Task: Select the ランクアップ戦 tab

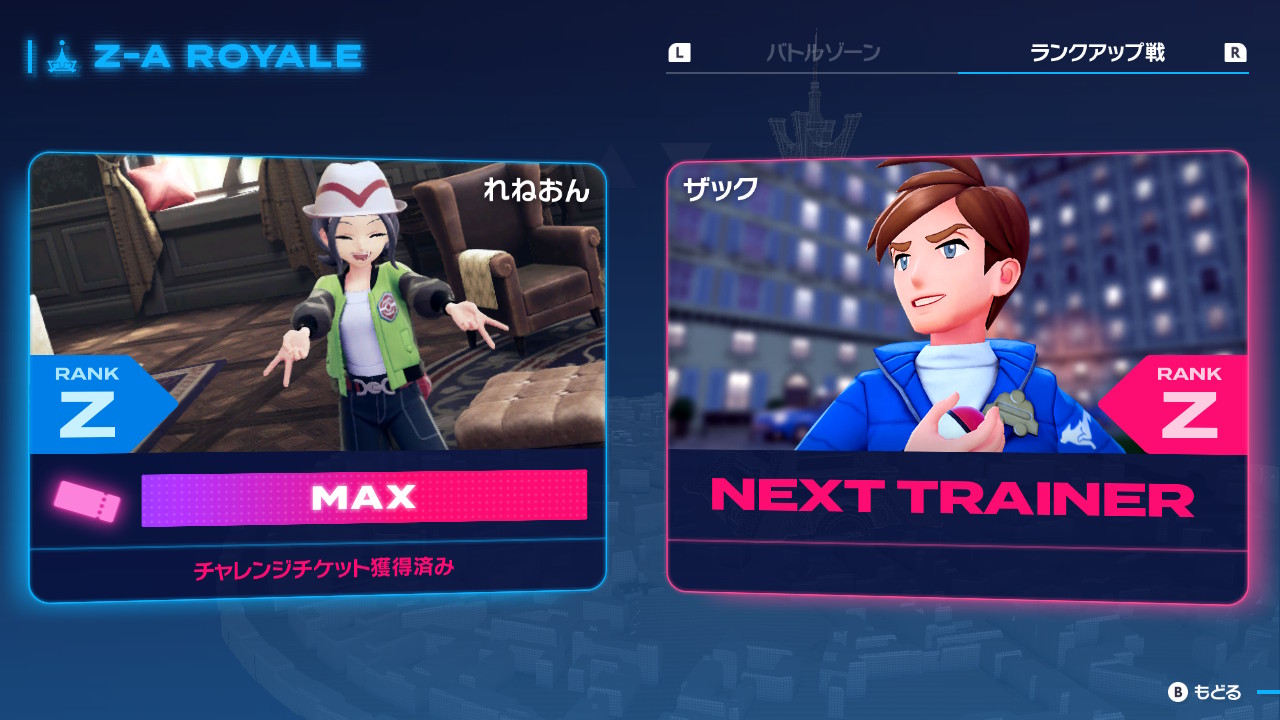Action: 1097,53
